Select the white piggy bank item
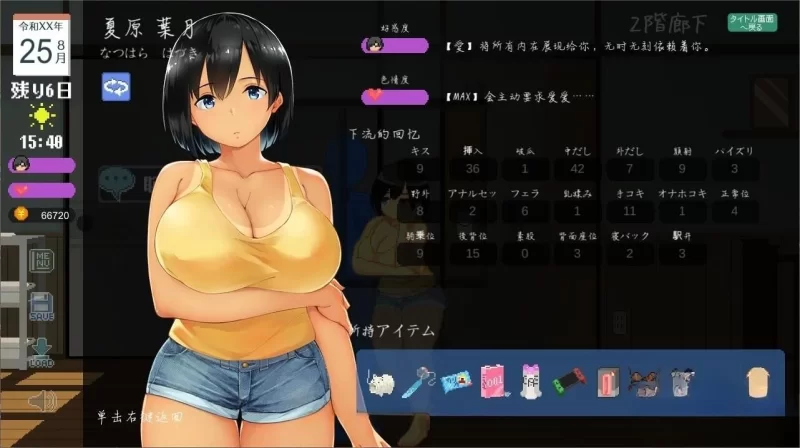Viewport: 800px width, 448px height. pos(381,382)
